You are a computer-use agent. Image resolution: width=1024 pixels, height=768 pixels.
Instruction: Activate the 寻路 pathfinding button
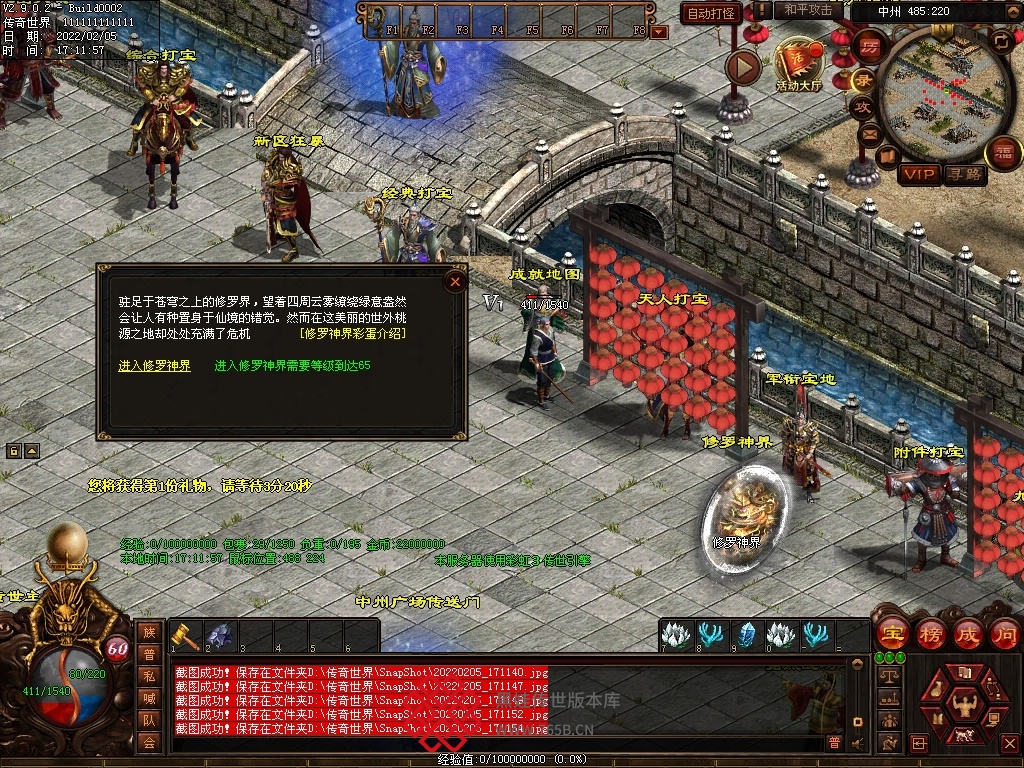pos(965,175)
